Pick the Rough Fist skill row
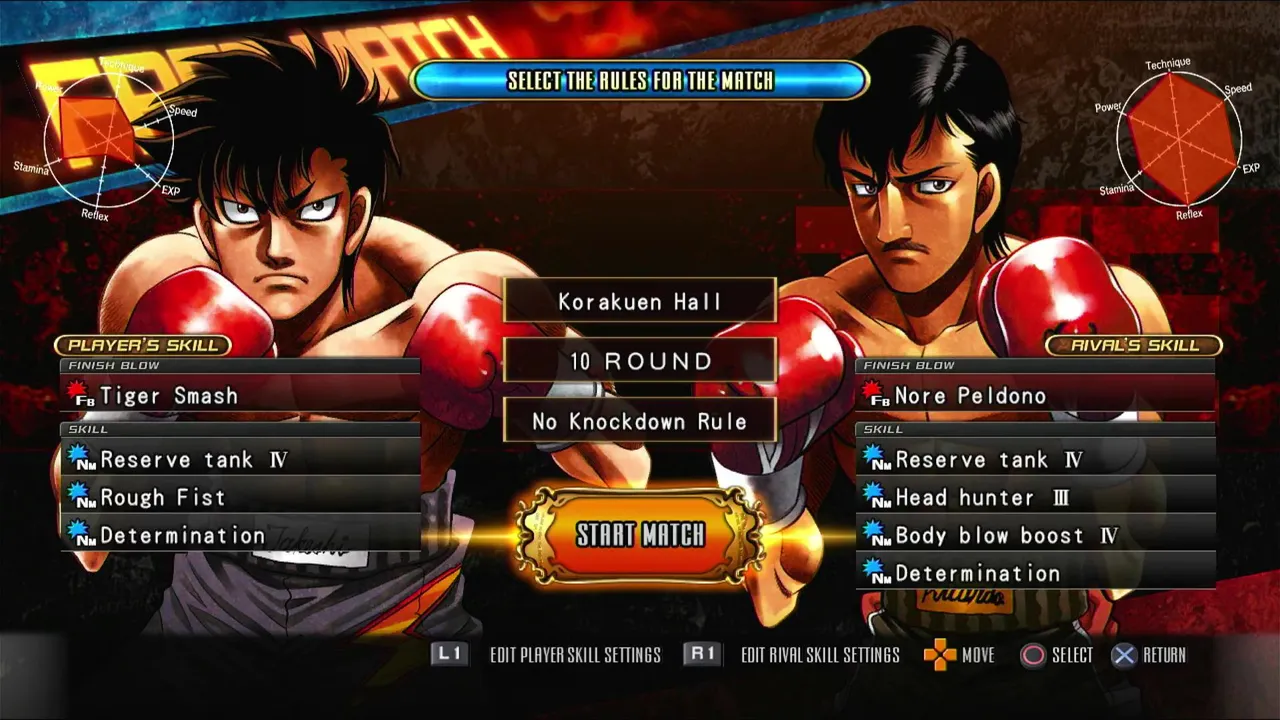 coord(240,498)
